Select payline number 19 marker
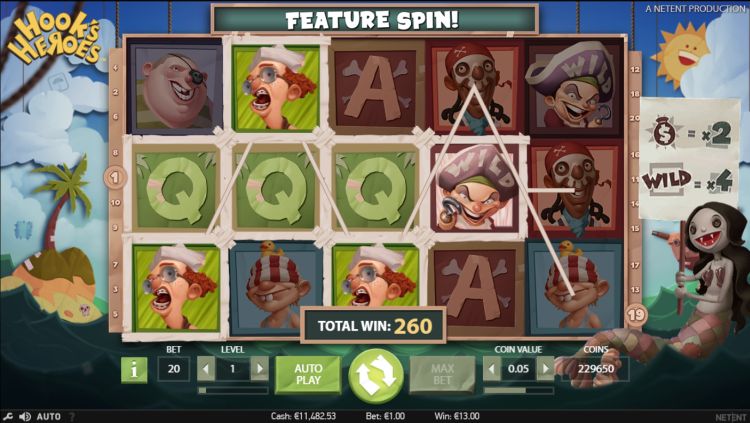 pyautogui.click(x=637, y=313)
